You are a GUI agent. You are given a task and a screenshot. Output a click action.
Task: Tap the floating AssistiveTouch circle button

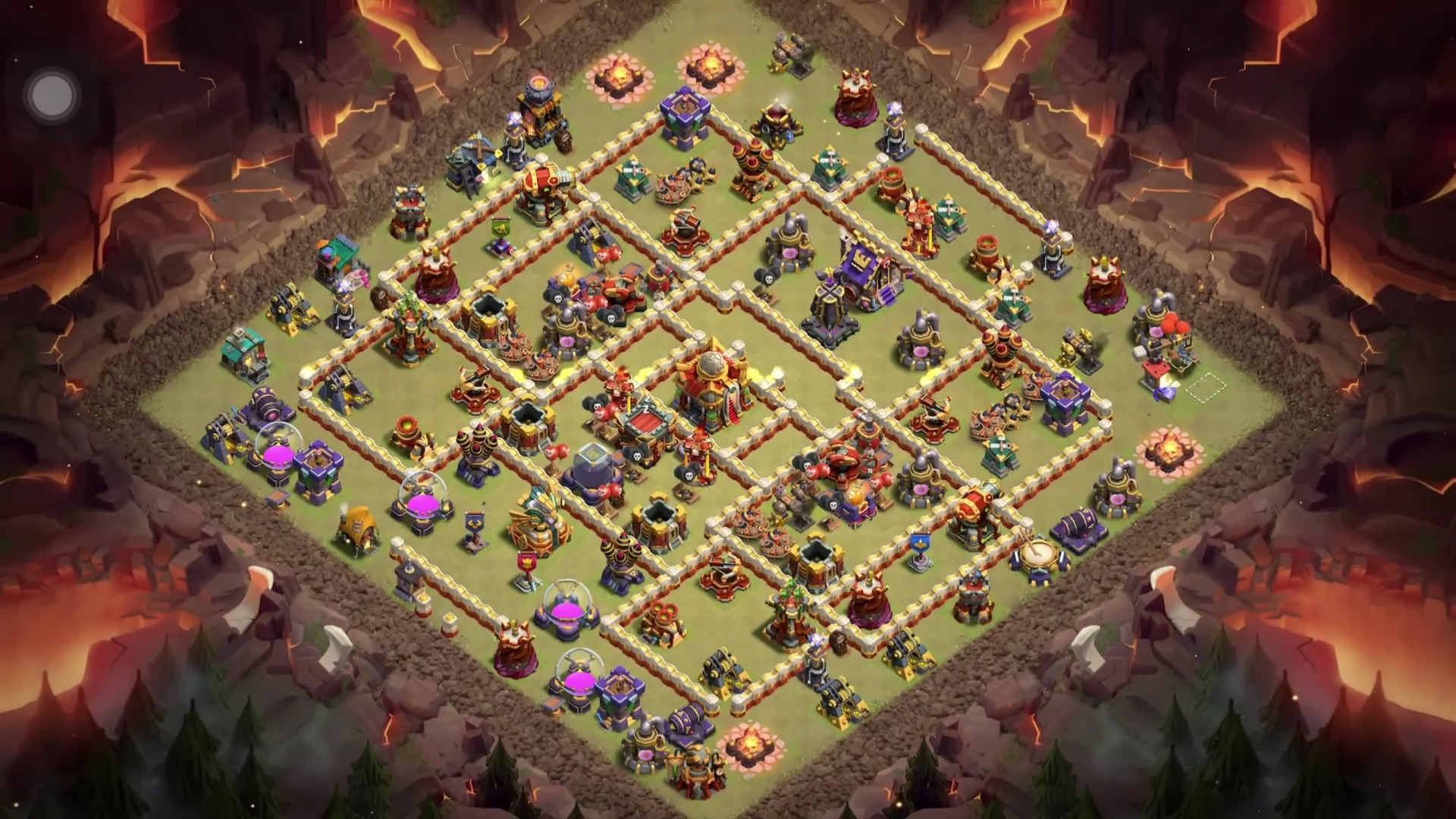click(x=52, y=96)
